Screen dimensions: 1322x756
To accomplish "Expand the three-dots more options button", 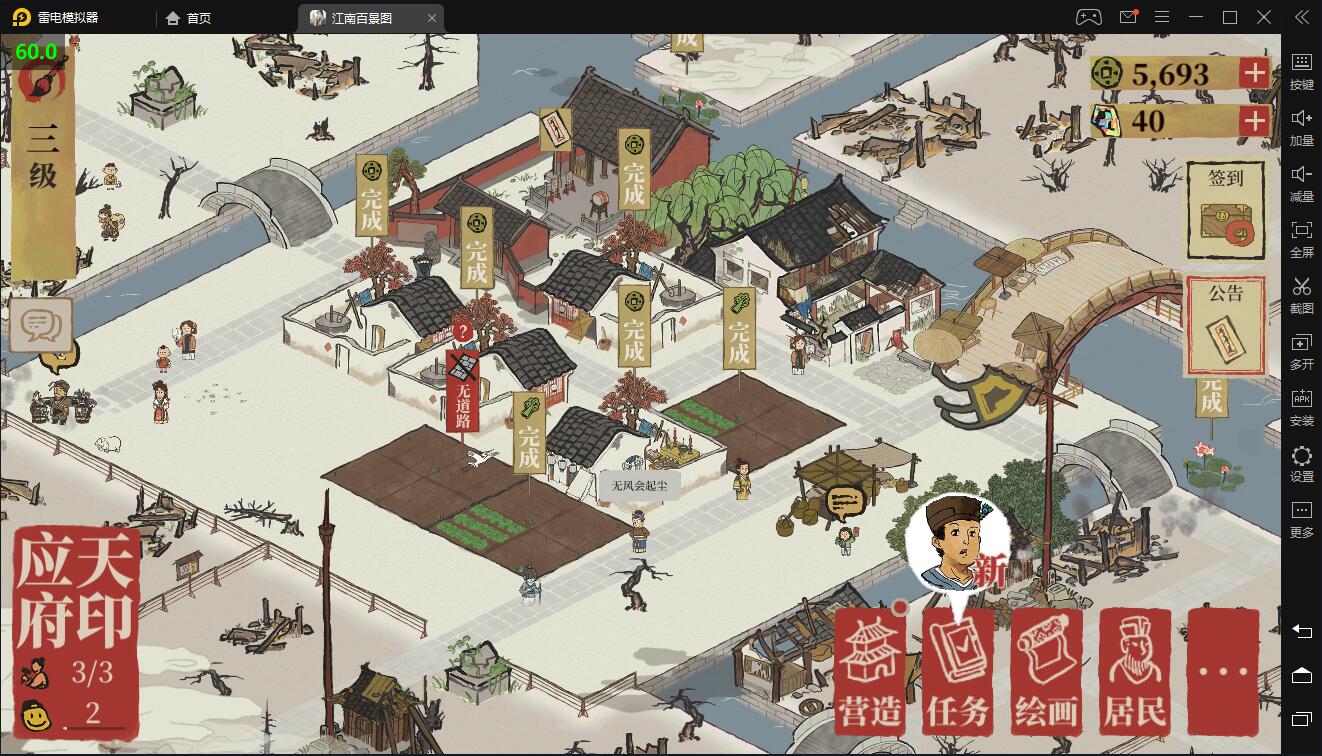I will pos(1222,670).
